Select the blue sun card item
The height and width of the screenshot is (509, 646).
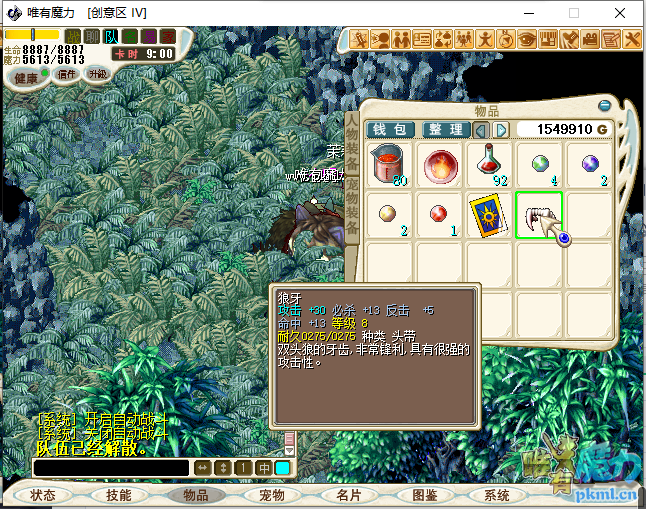489,214
